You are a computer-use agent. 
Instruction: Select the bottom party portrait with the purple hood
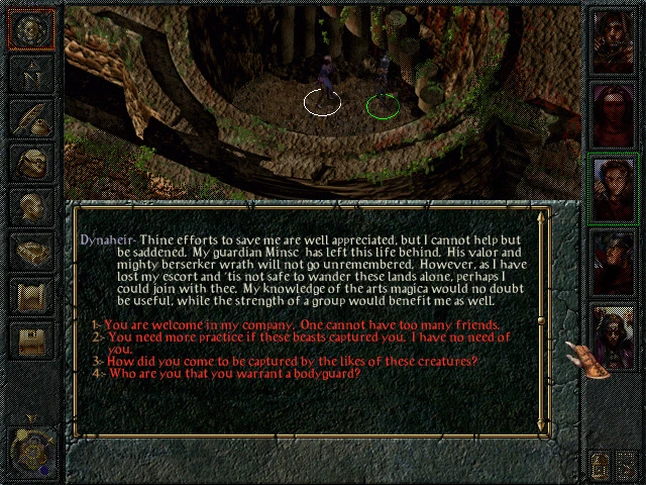click(613, 337)
